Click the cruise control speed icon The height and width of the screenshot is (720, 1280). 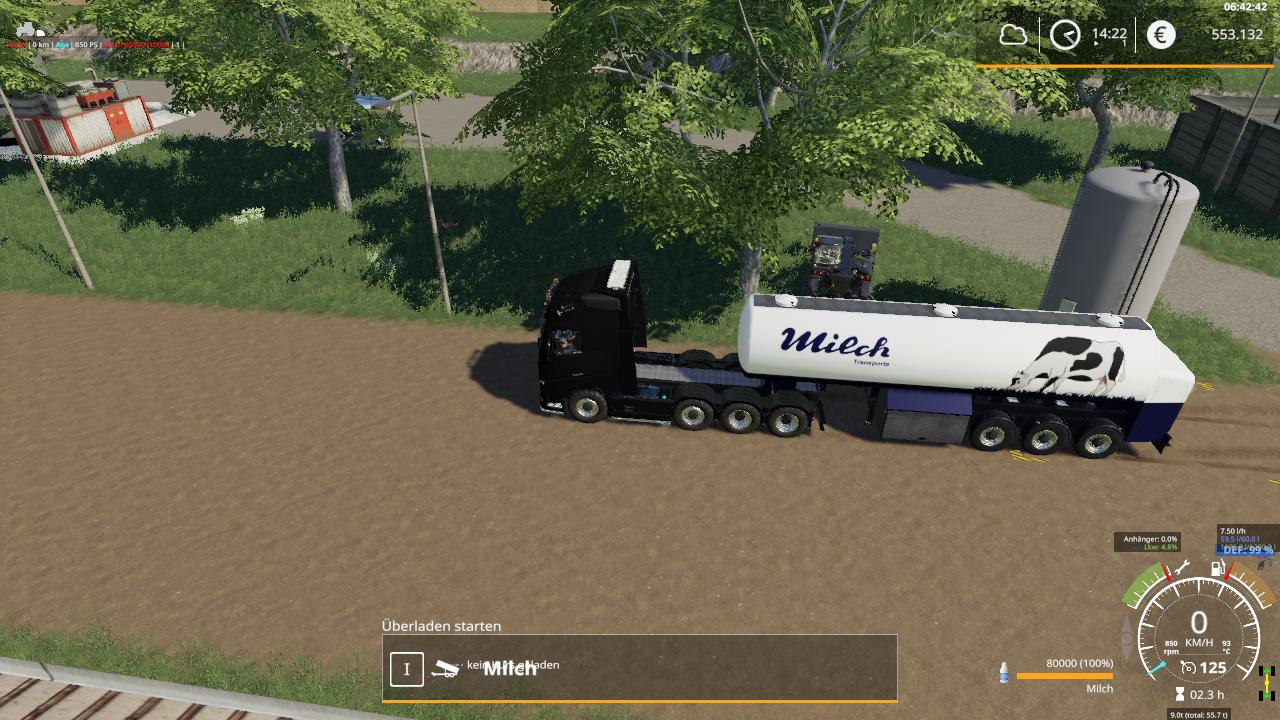[x=1187, y=666]
